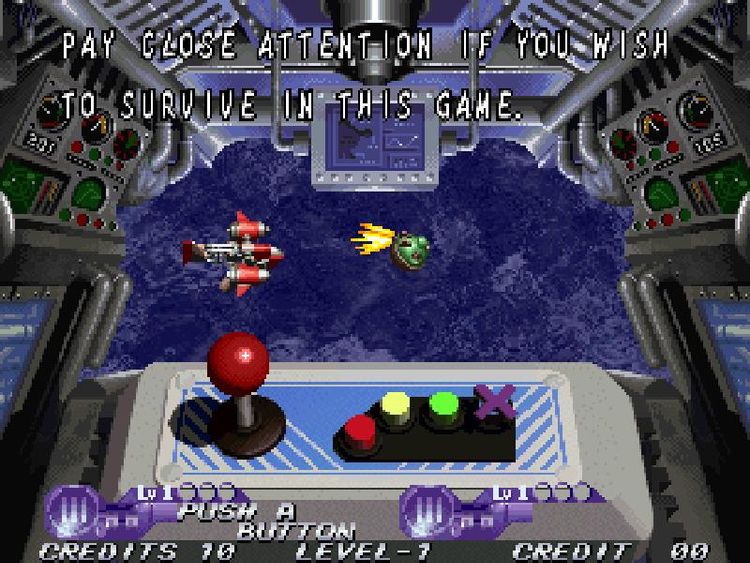Screen dimensions: 750x563
Task: Click the purple X disabled button
Action: (492, 402)
